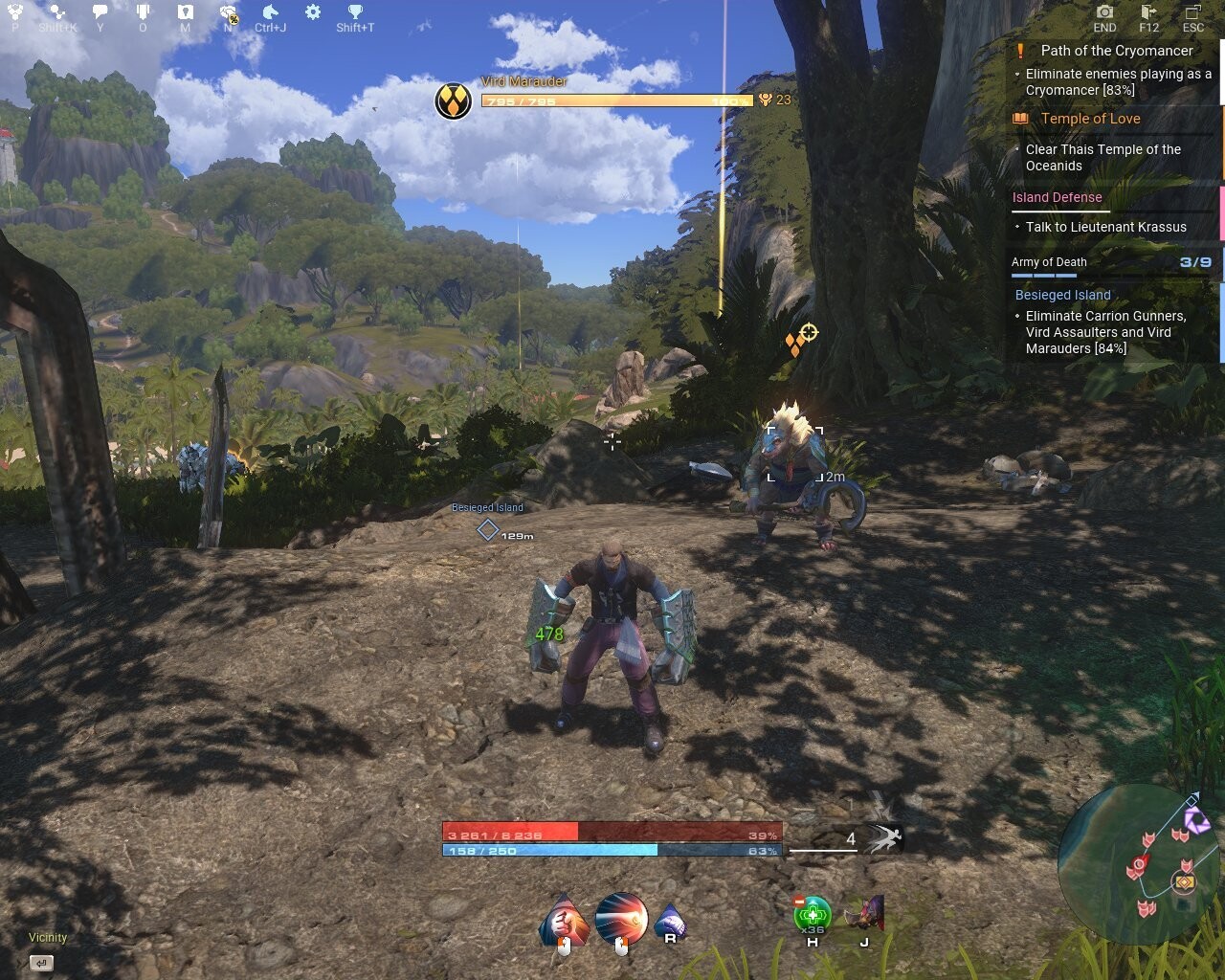Click the Temple of Love book icon

point(1019,118)
